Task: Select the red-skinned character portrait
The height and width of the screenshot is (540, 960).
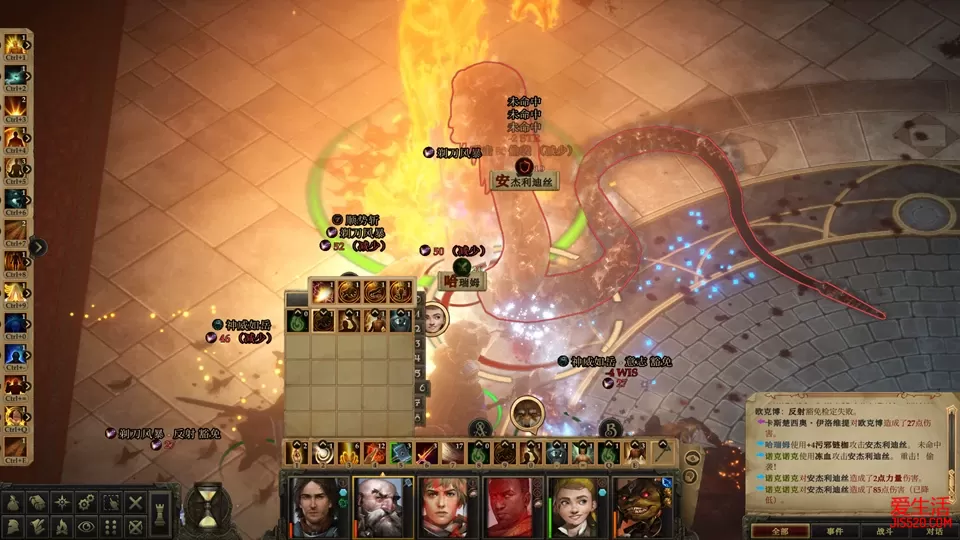Action: click(514, 507)
